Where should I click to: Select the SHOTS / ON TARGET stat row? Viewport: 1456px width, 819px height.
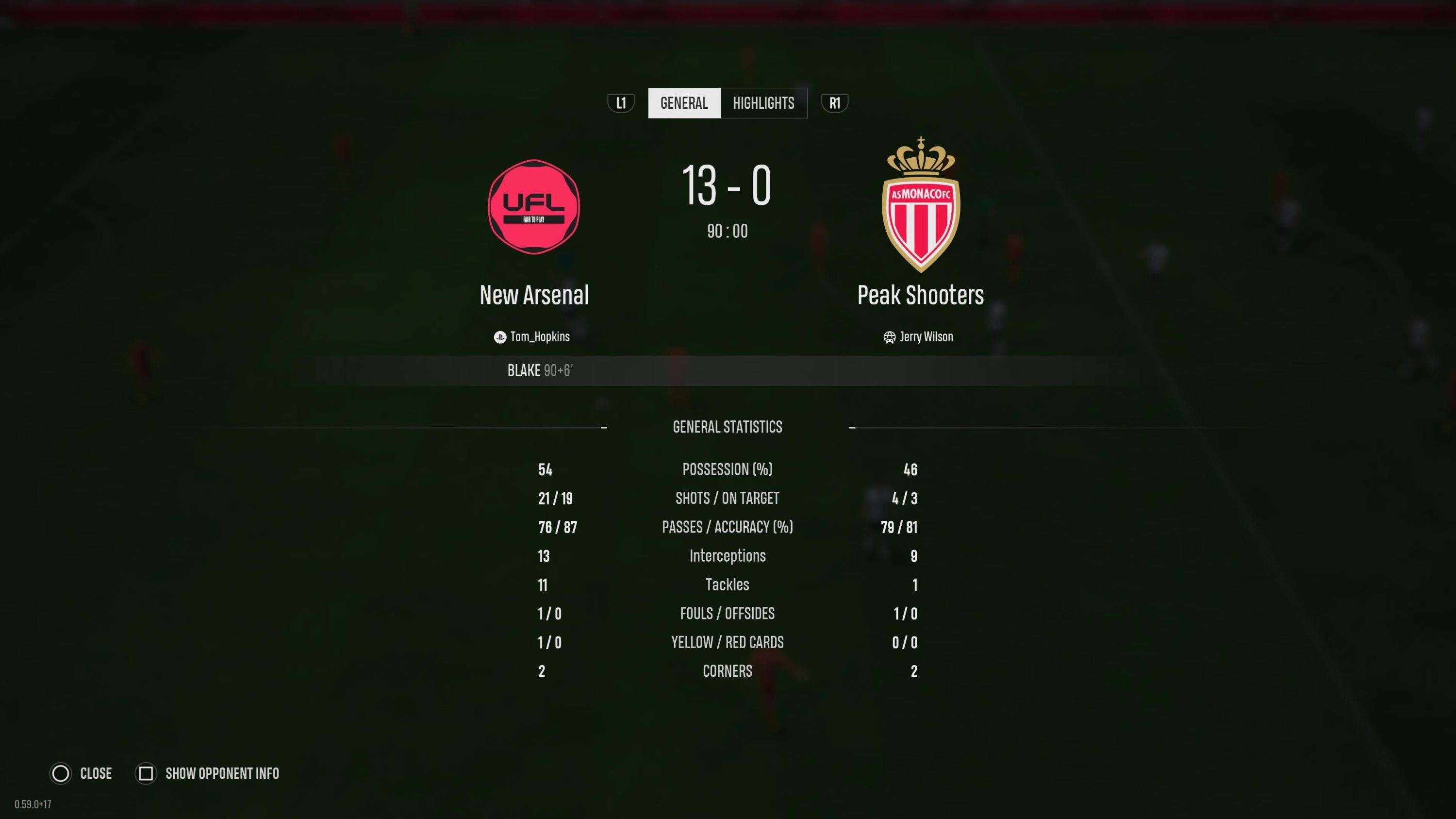(x=728, y=499)
